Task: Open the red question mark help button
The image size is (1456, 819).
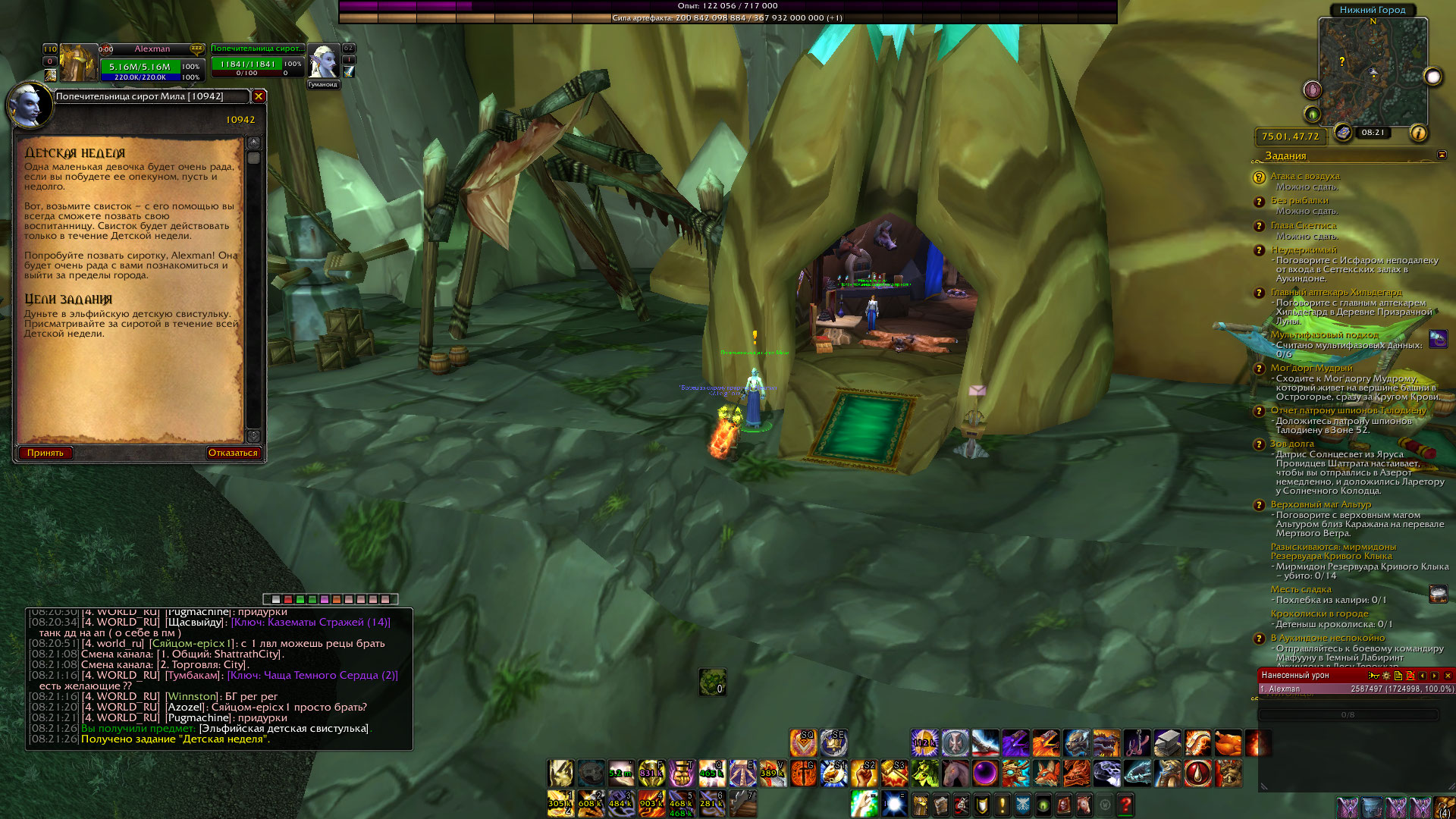Action: pos(1125,804)
